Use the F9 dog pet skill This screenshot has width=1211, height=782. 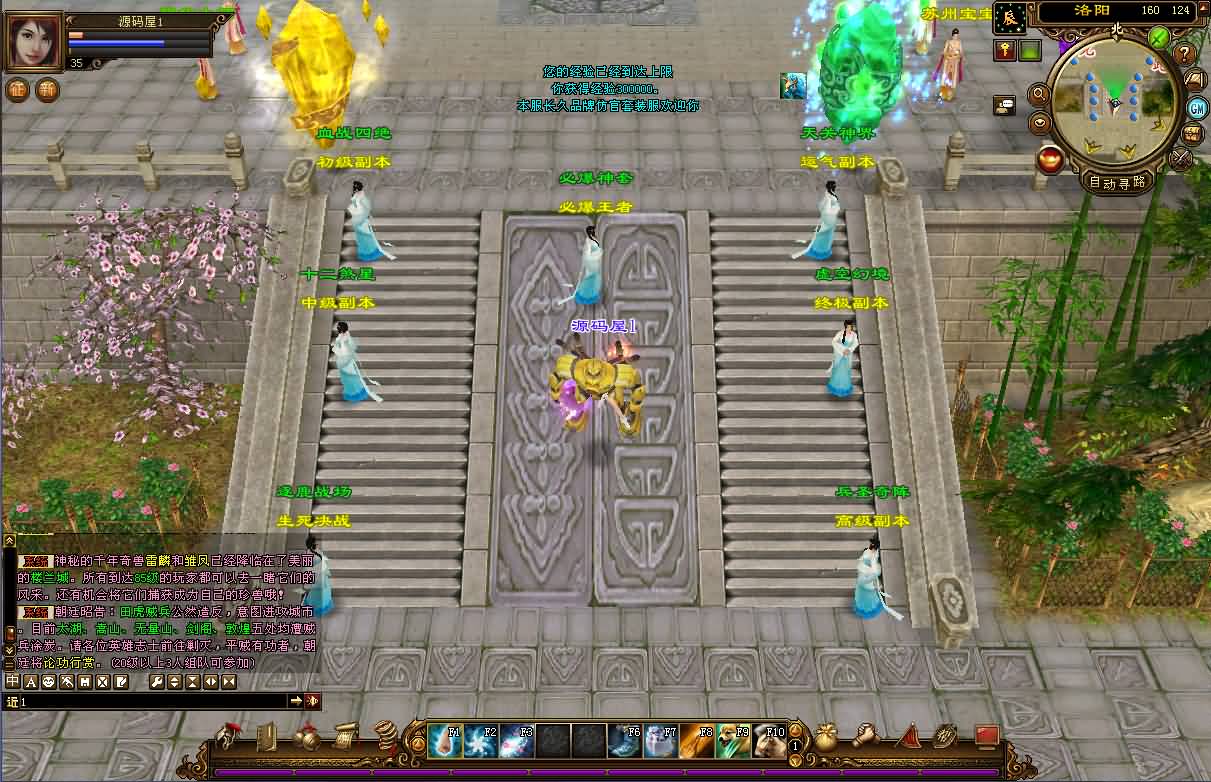tap(733, 741)
